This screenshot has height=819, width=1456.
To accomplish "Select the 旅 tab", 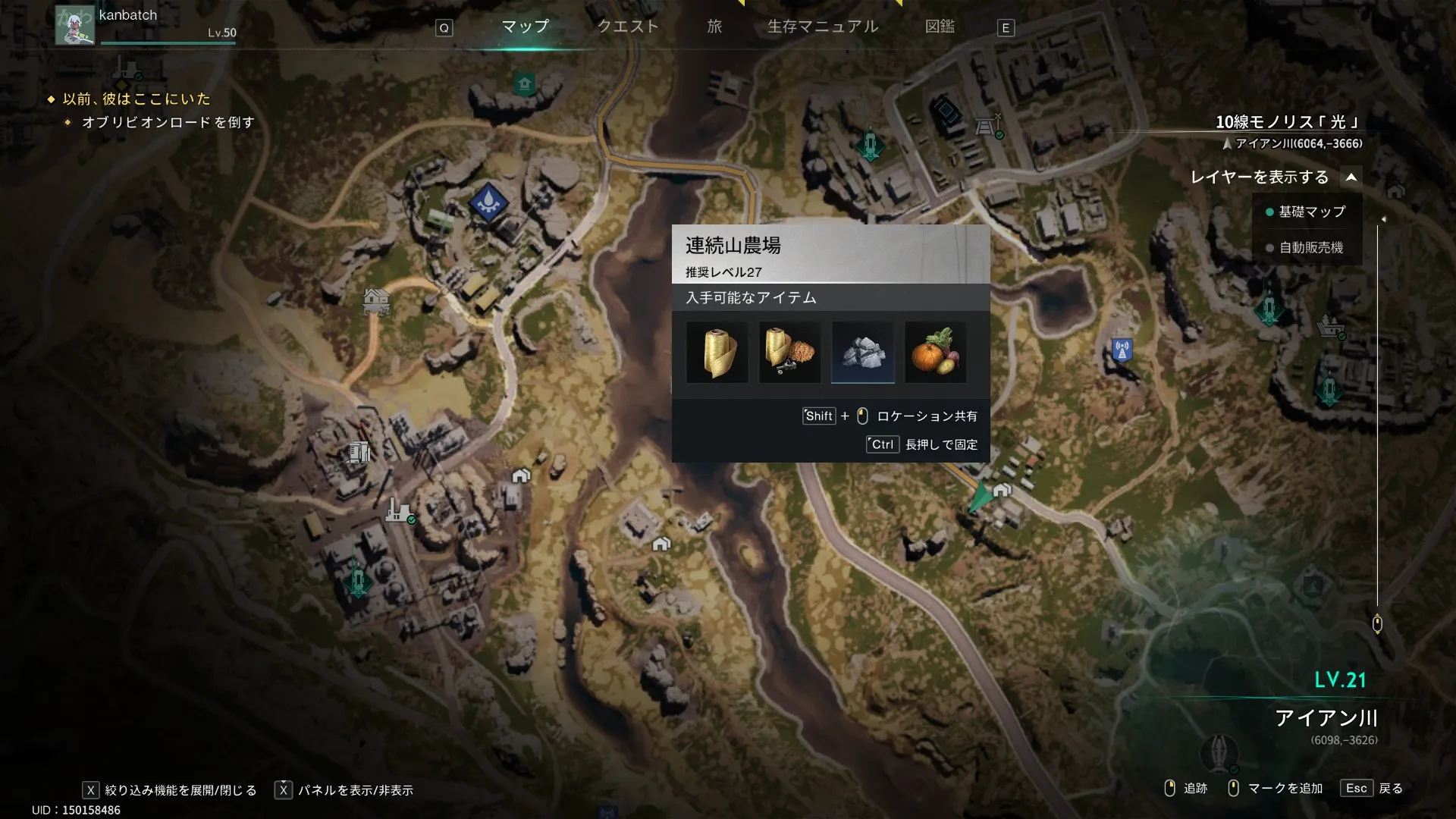I will point(714,27).
